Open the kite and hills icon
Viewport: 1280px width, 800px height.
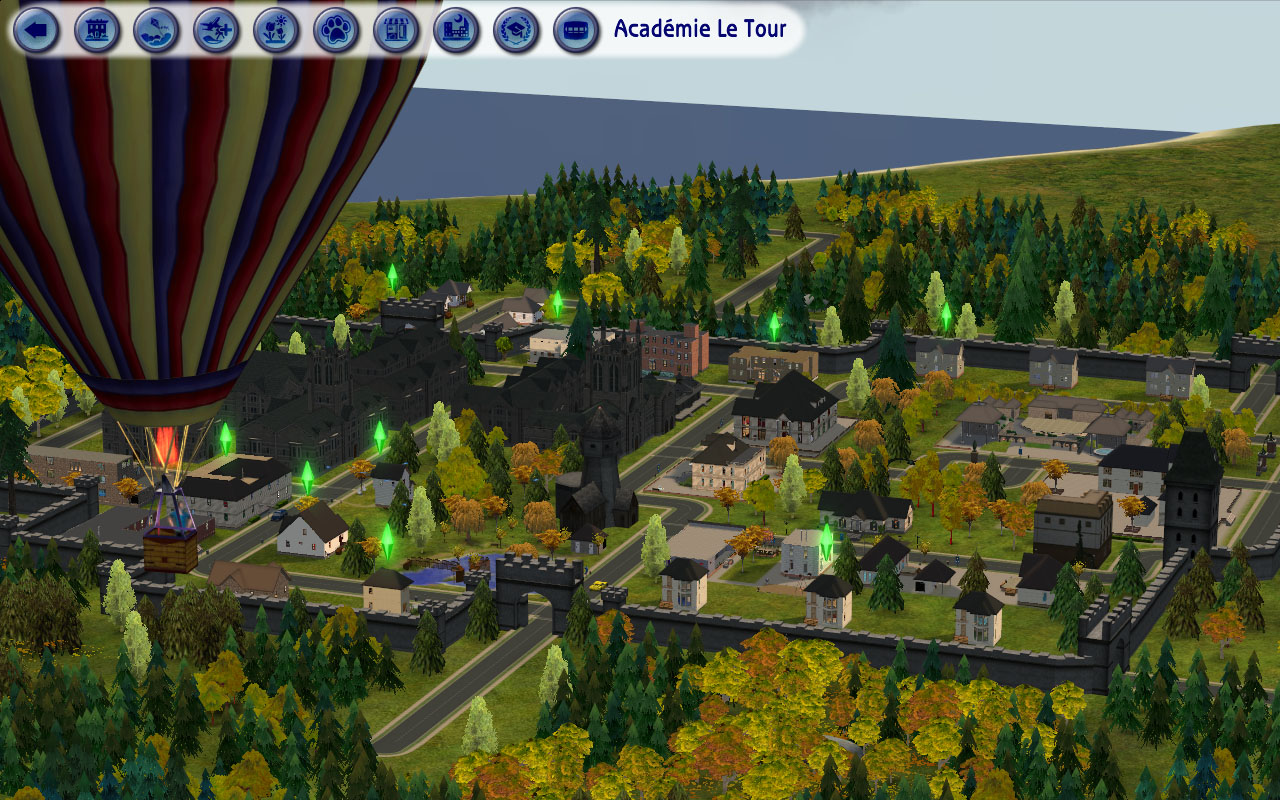pyautogui.click(x=156, y=30)
